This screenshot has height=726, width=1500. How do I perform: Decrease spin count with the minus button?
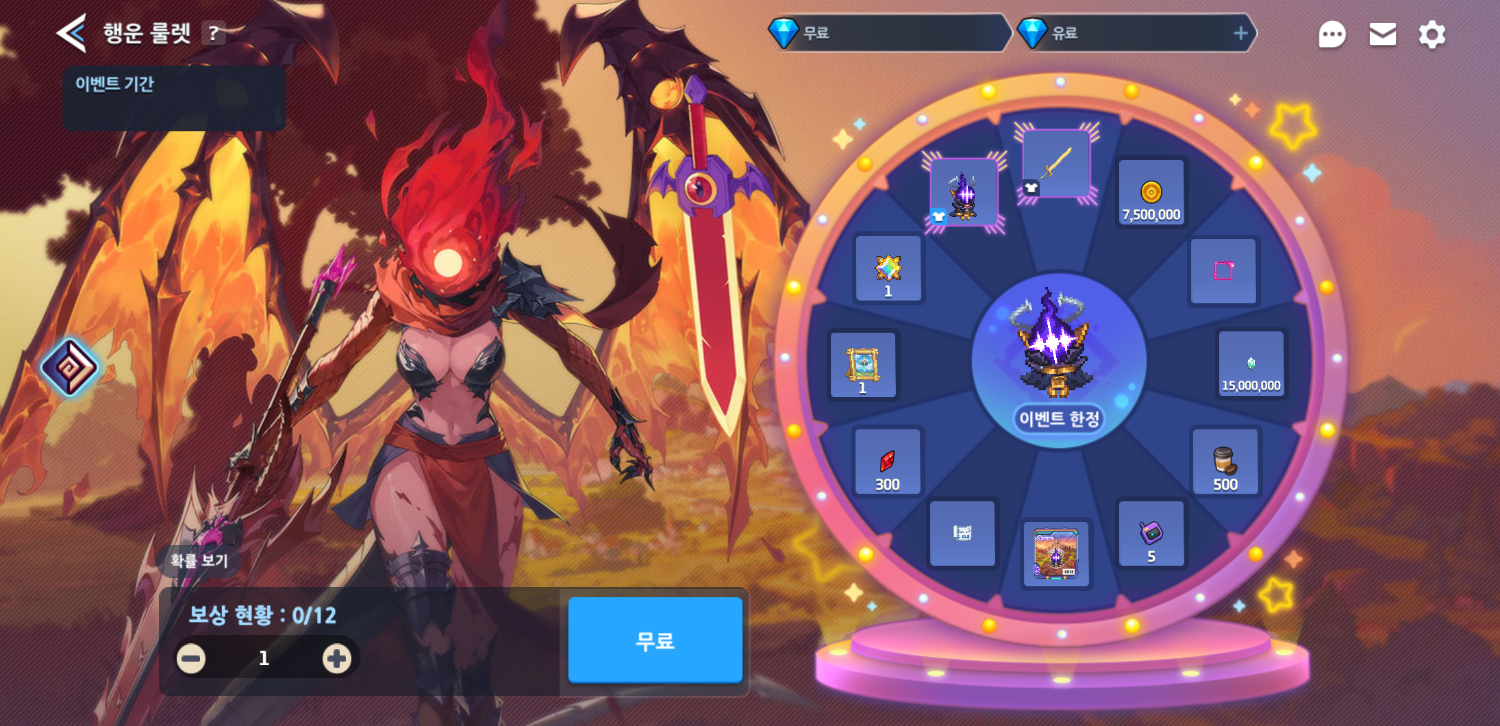tap(191, 658)
